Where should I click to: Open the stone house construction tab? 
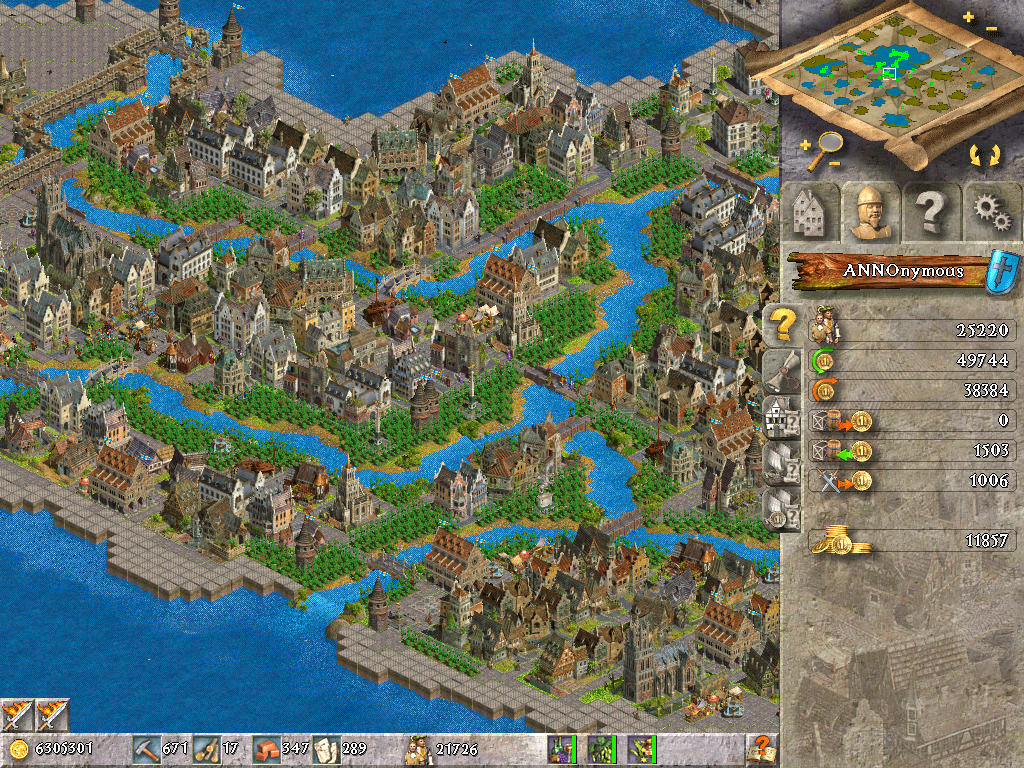click(x=808, y=212)
